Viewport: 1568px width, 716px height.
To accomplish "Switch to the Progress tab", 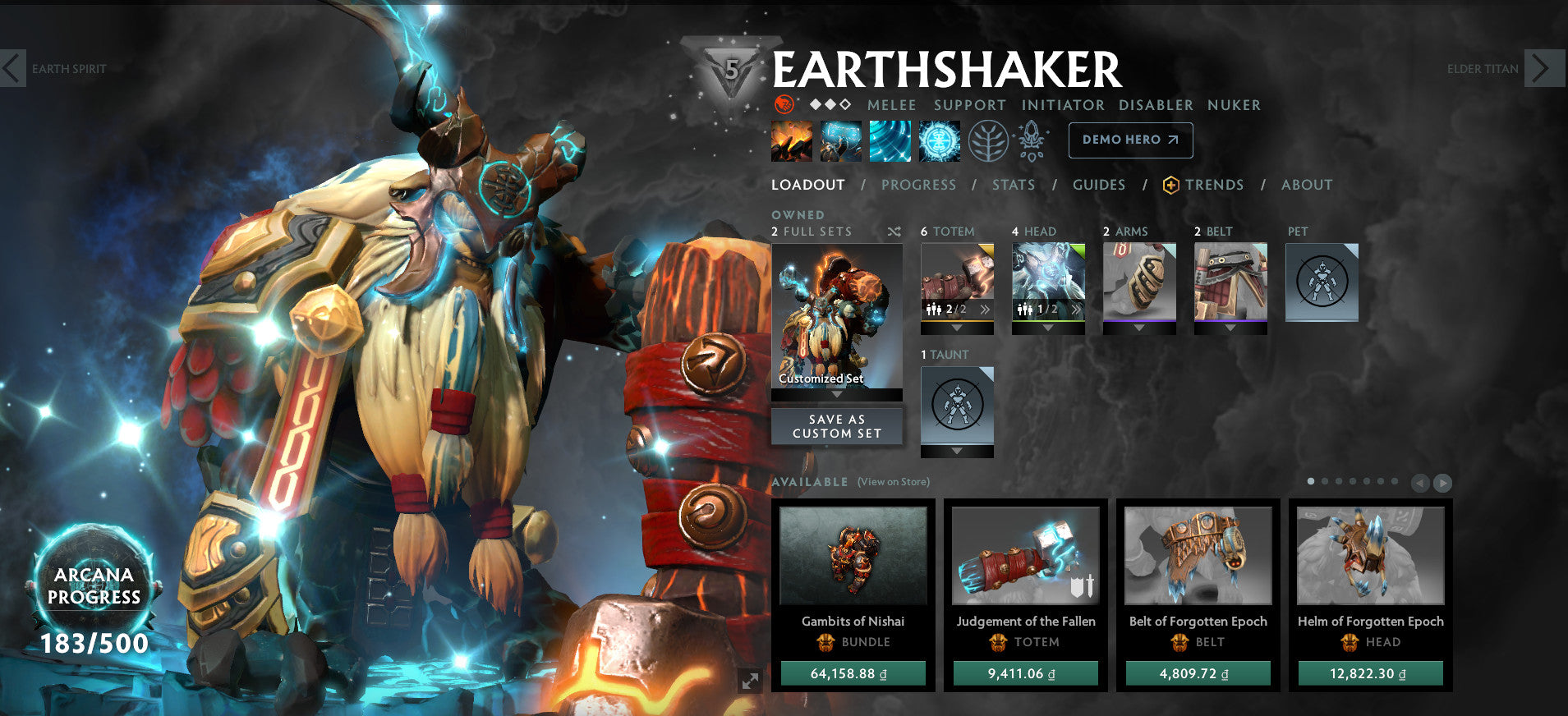I will pyautogui.click(x=918, y=185).
